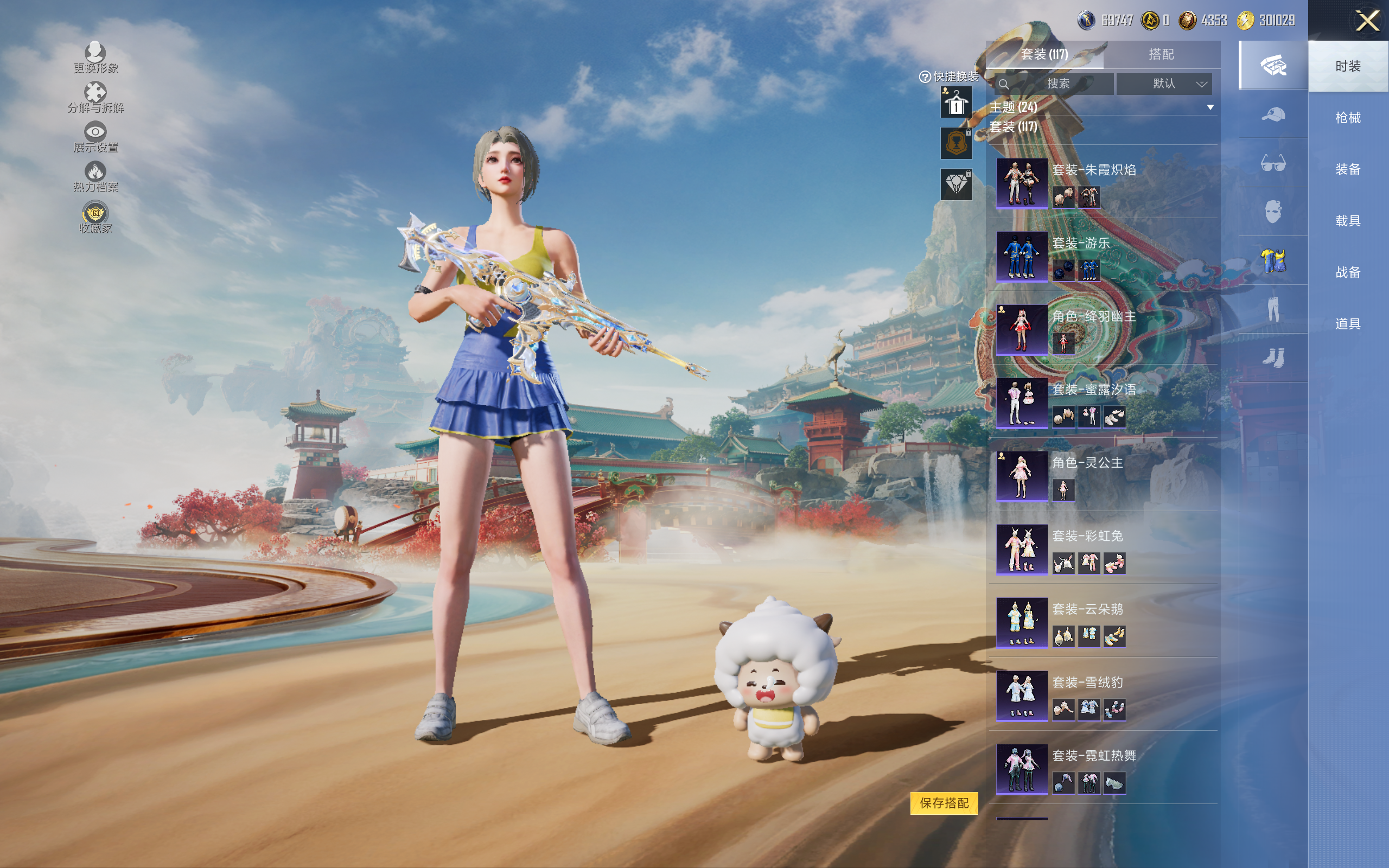The width and height of the screenshot is (1389, 868).
Task: Select the glasses category icon
Action: [x=1272, y=163]
